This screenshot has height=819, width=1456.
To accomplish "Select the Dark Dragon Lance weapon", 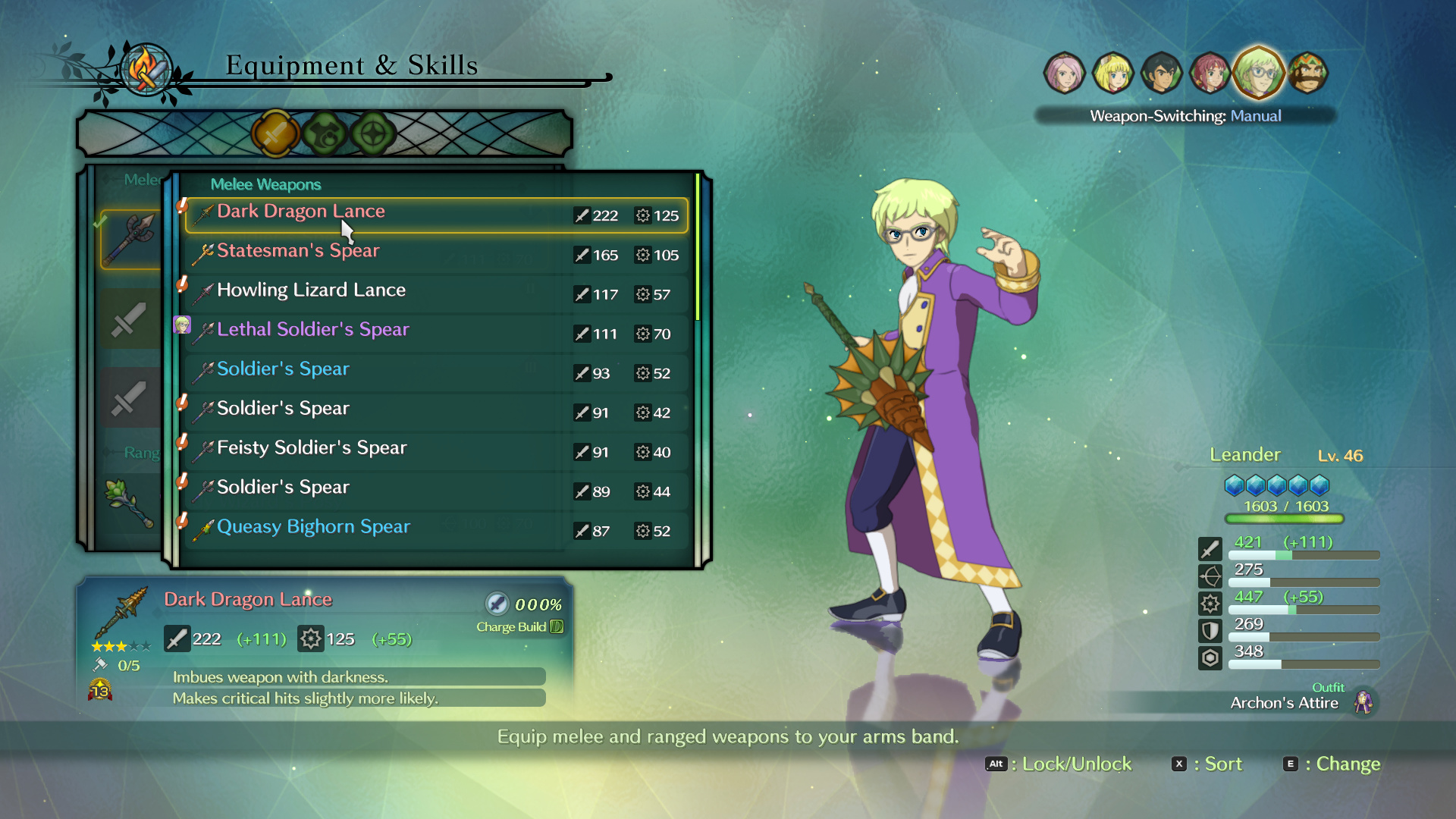I will [436, 215].
